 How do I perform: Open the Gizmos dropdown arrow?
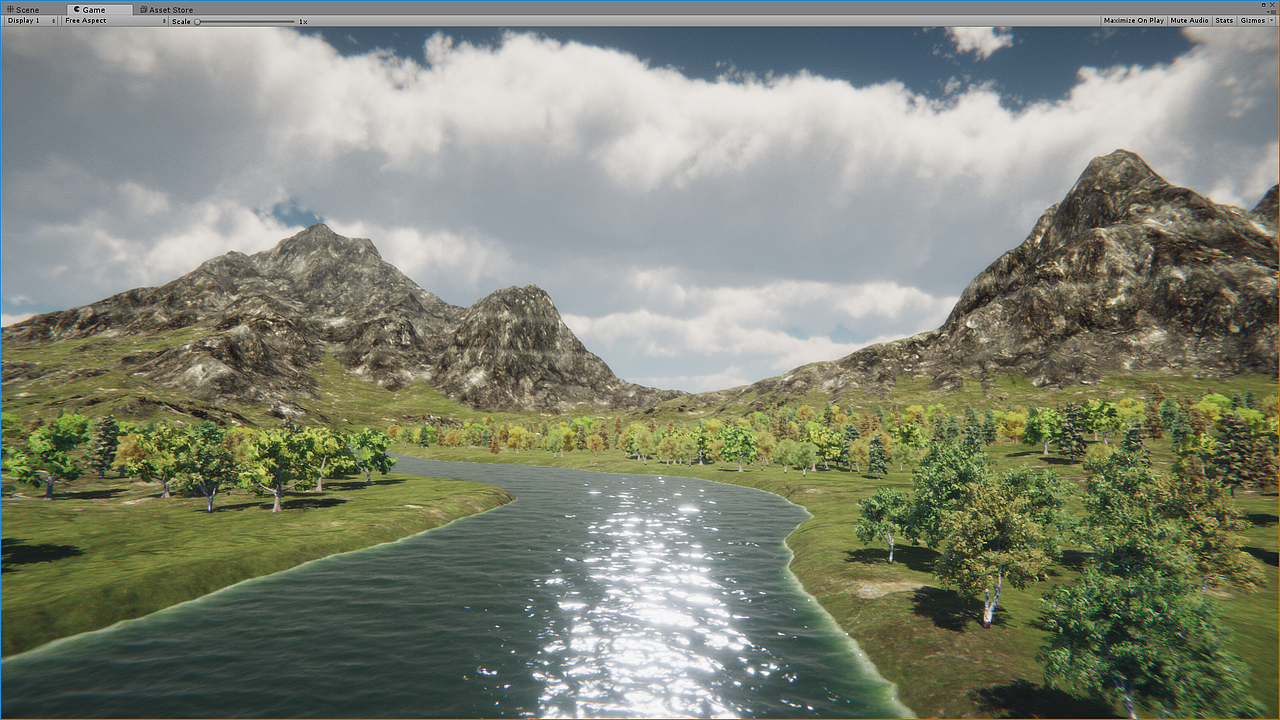point(1271,20)
